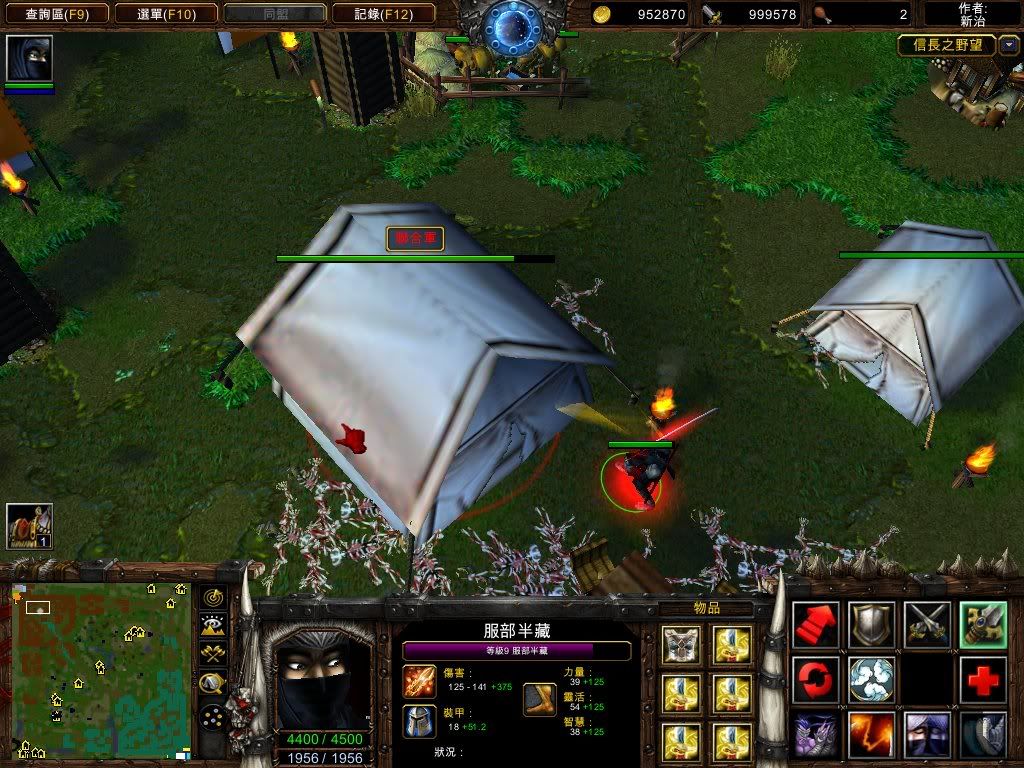Click on the minimap

100,670
